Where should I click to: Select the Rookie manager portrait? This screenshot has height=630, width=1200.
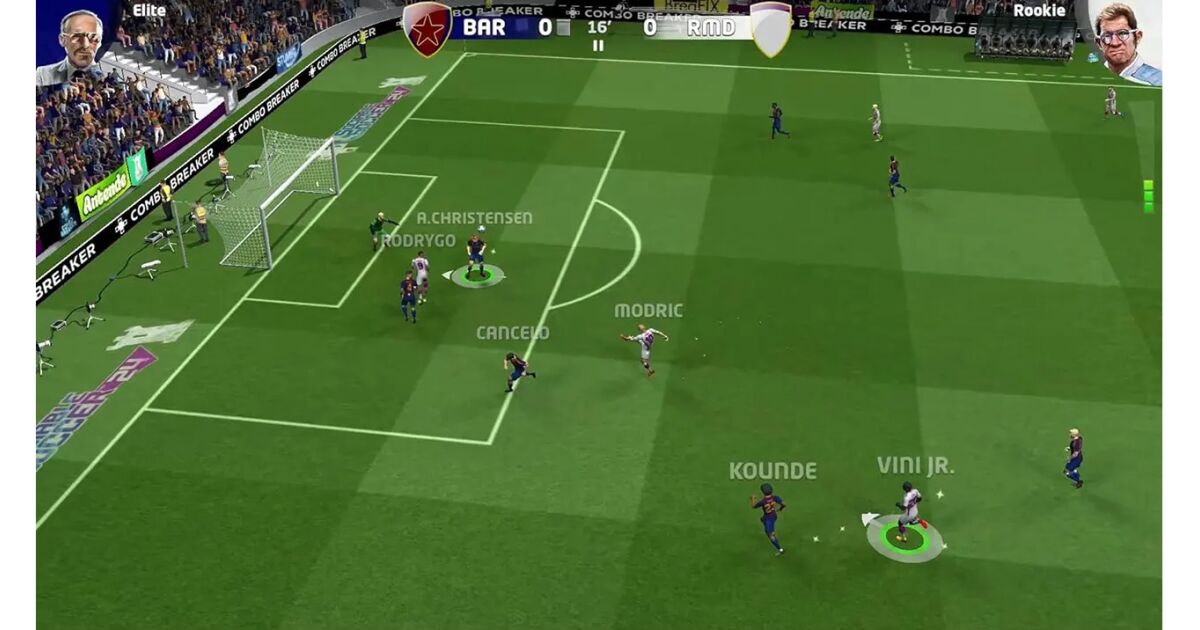tap(1124, 42)
